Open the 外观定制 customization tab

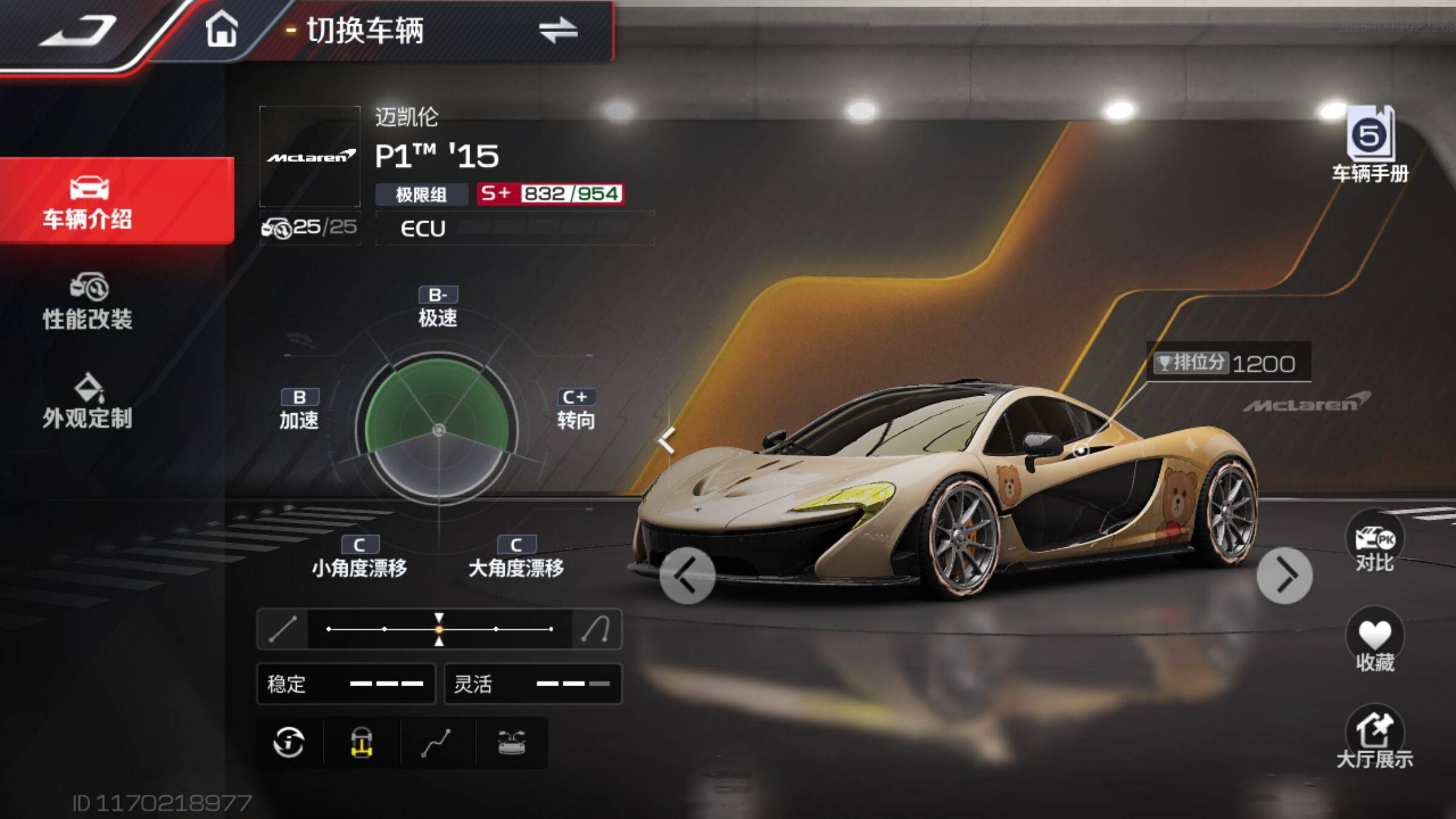tap(87, 402)
